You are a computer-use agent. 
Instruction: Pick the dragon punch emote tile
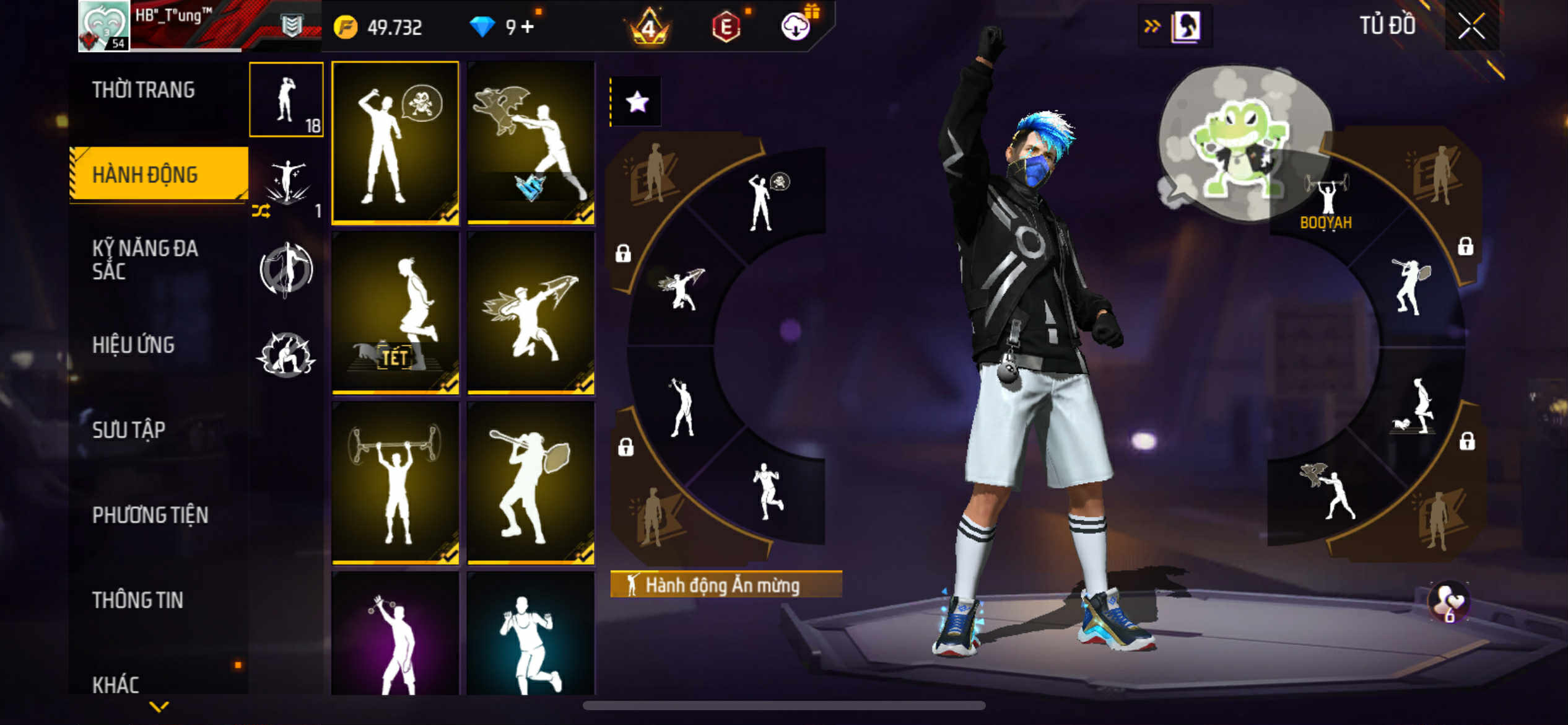pos(531,143)
